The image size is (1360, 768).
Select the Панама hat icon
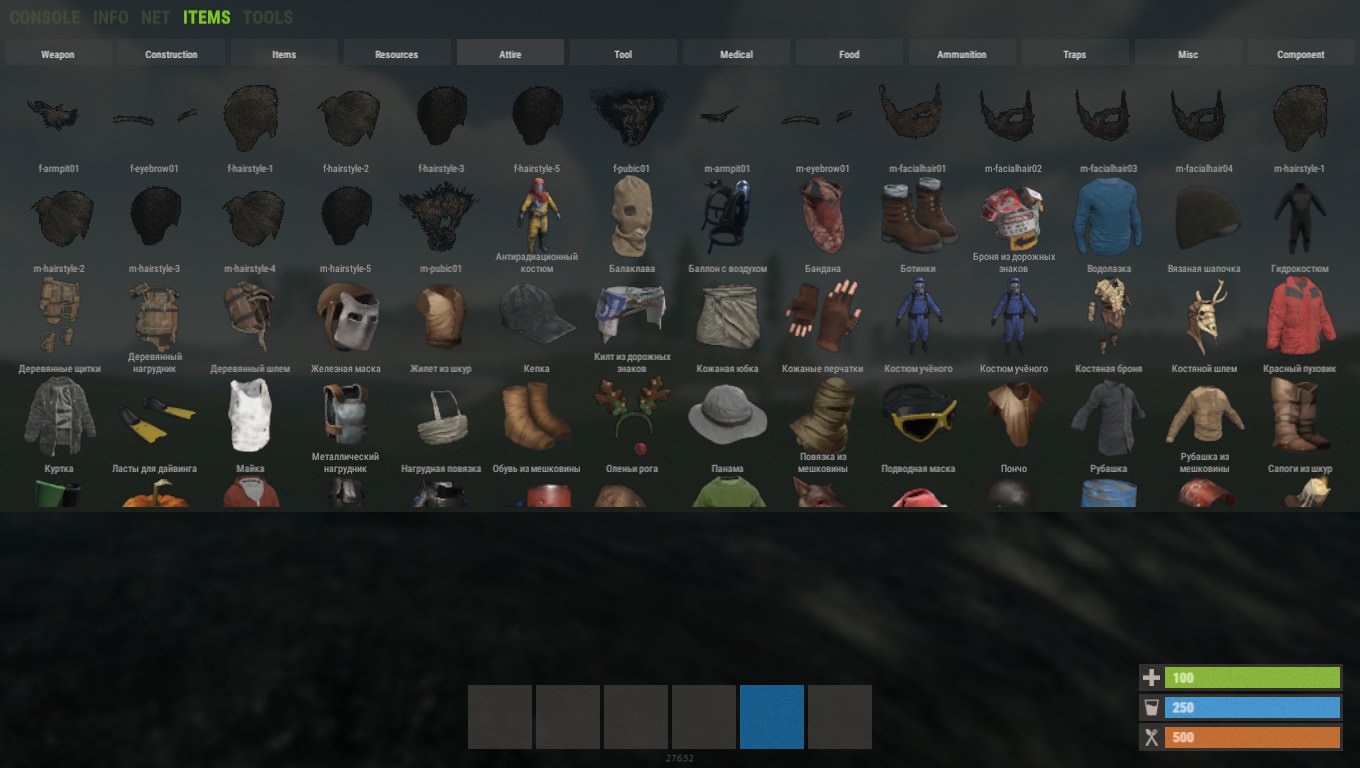click(727, 416)
